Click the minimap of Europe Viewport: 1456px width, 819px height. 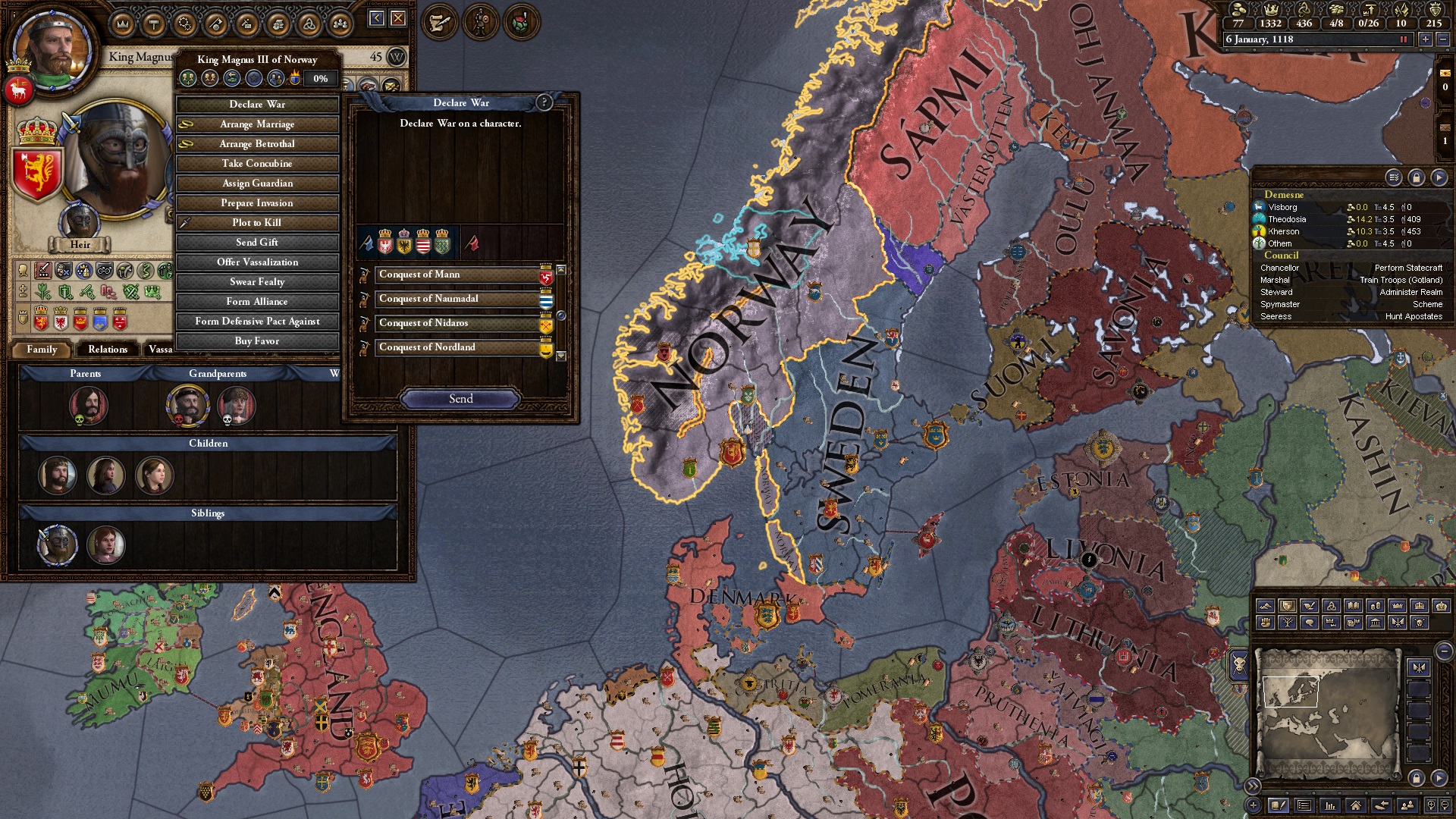pos(1327,713)
